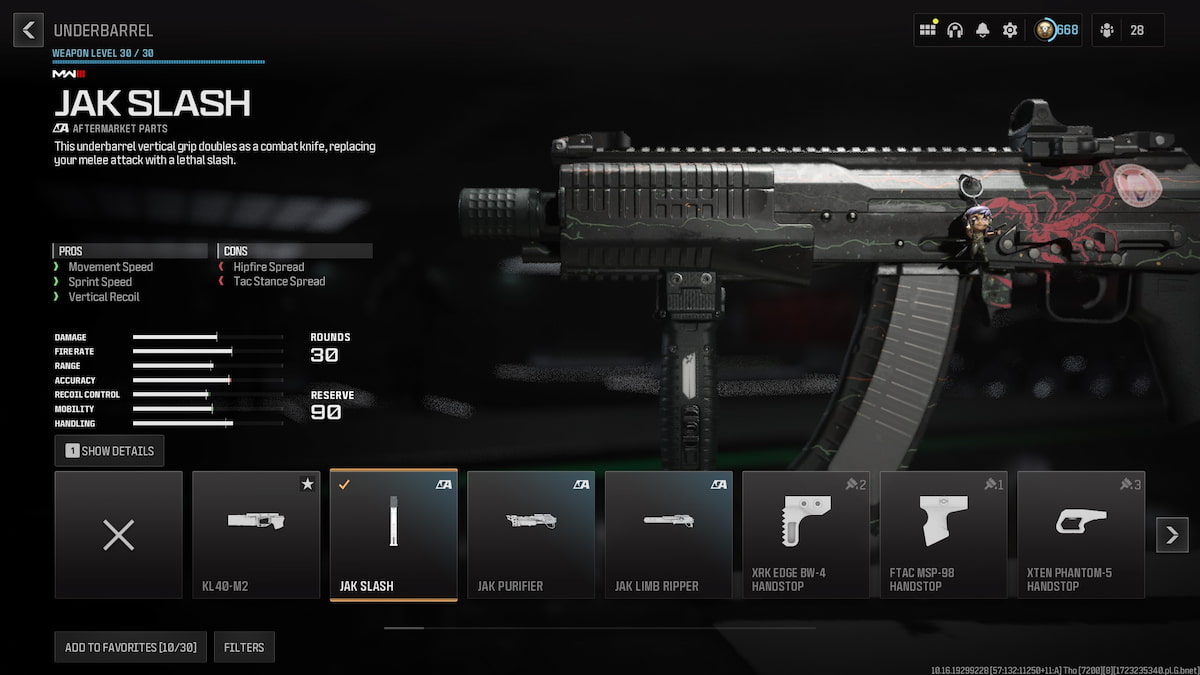Show more attachments with the right arrow

(1172, 535)
